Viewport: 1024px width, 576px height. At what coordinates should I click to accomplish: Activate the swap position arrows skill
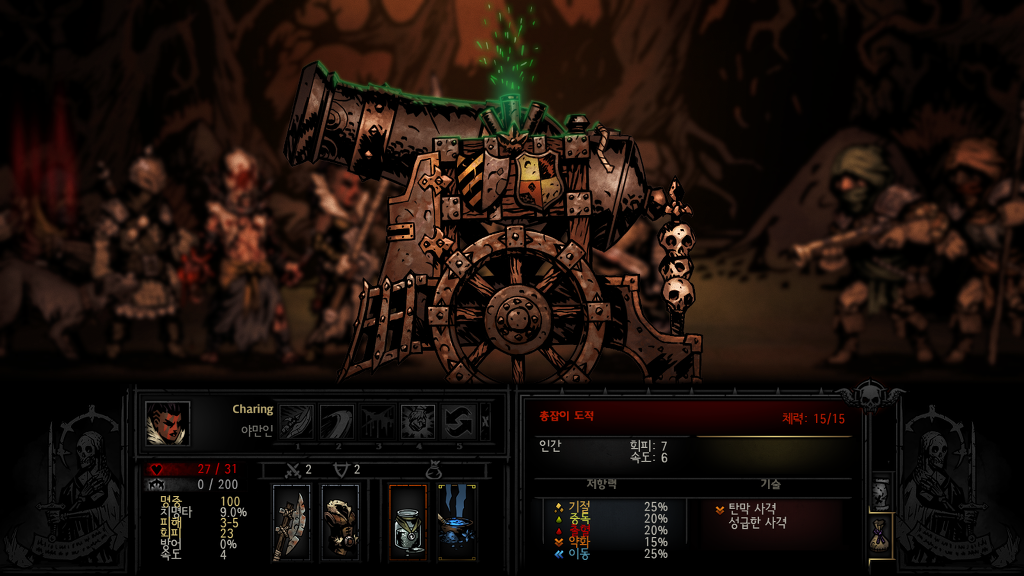click(x=458, y=422)
